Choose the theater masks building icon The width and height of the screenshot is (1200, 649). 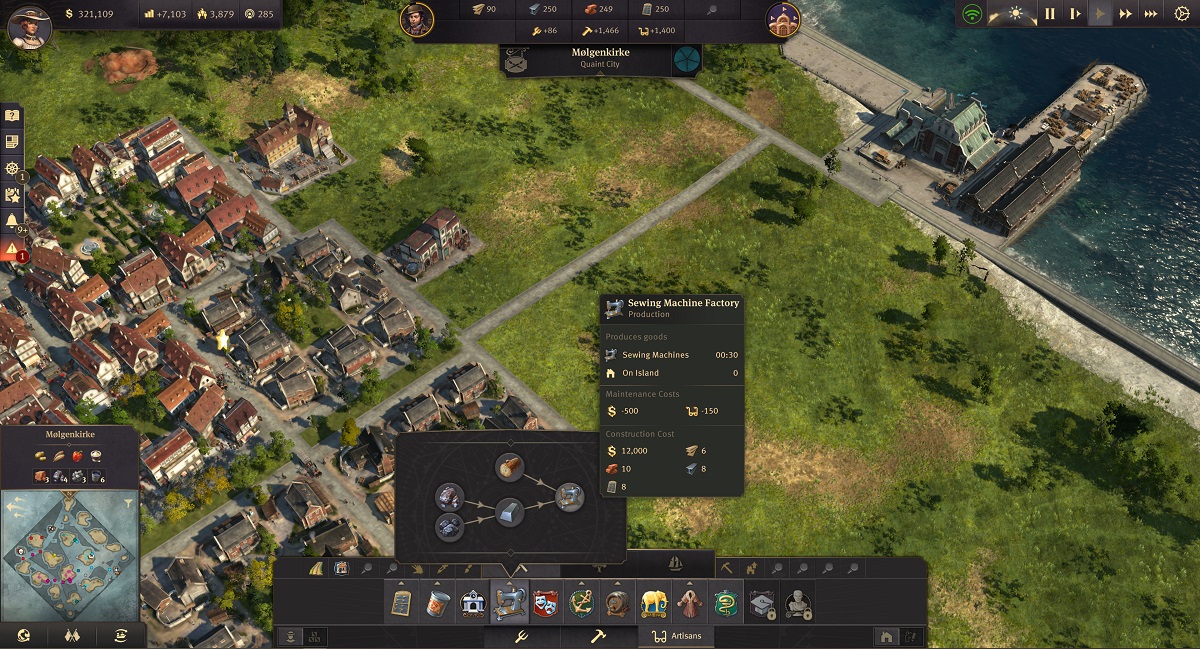tap(545, 603)
